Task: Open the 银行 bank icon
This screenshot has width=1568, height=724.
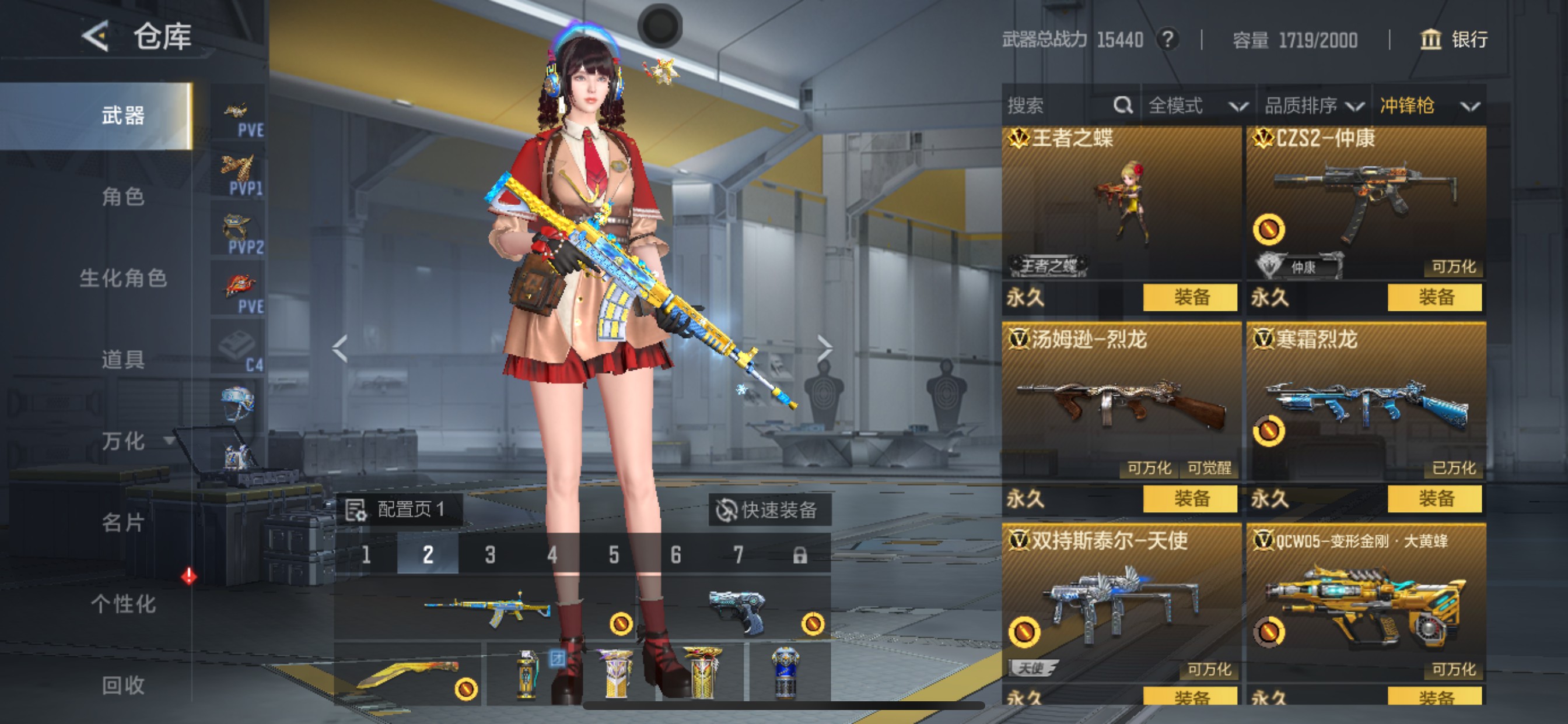Action: point(1431,40)
